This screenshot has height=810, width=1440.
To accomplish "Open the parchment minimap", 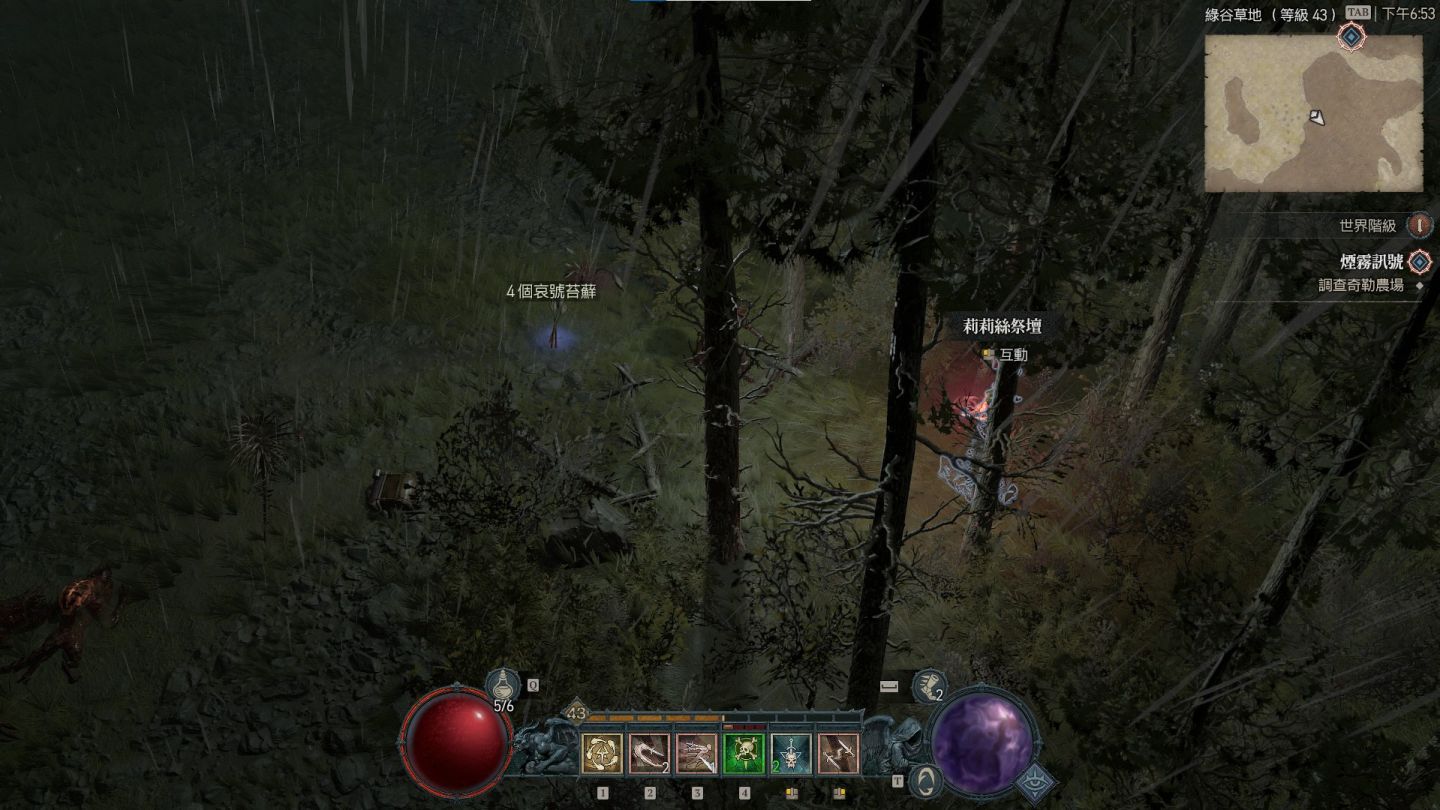I will point(1313,113).
